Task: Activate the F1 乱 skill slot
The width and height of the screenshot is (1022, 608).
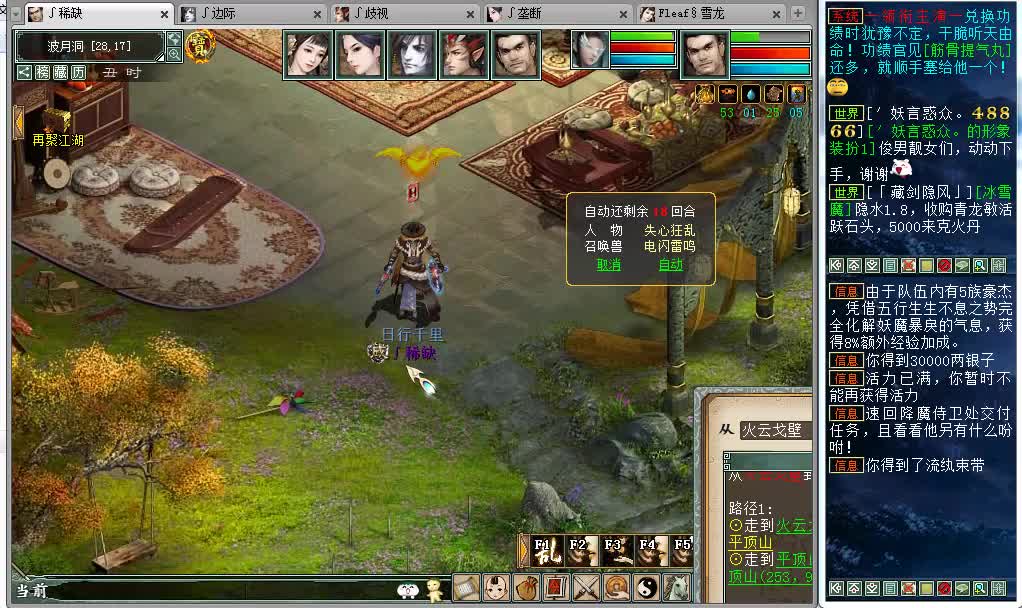Action: click(x=545, y=551)
